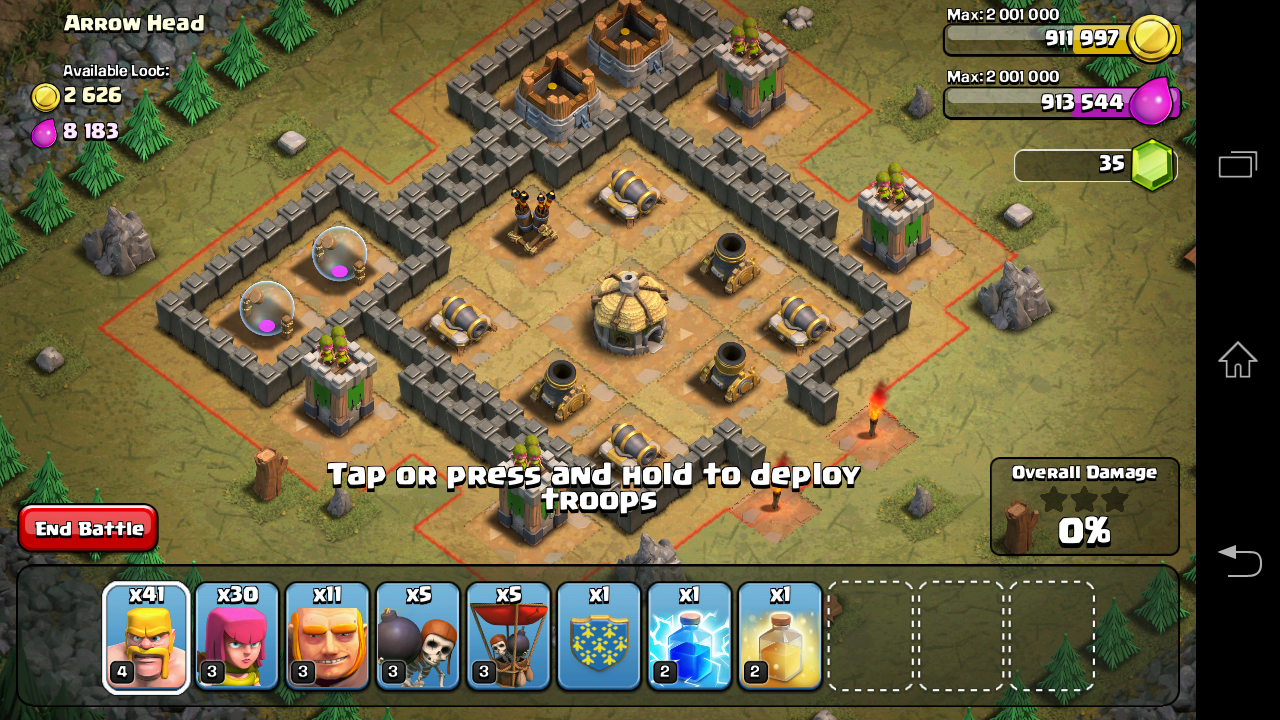This screenshot has height=720, width=1280.
Task: End the battle with the red button
Action: (88, 528)
